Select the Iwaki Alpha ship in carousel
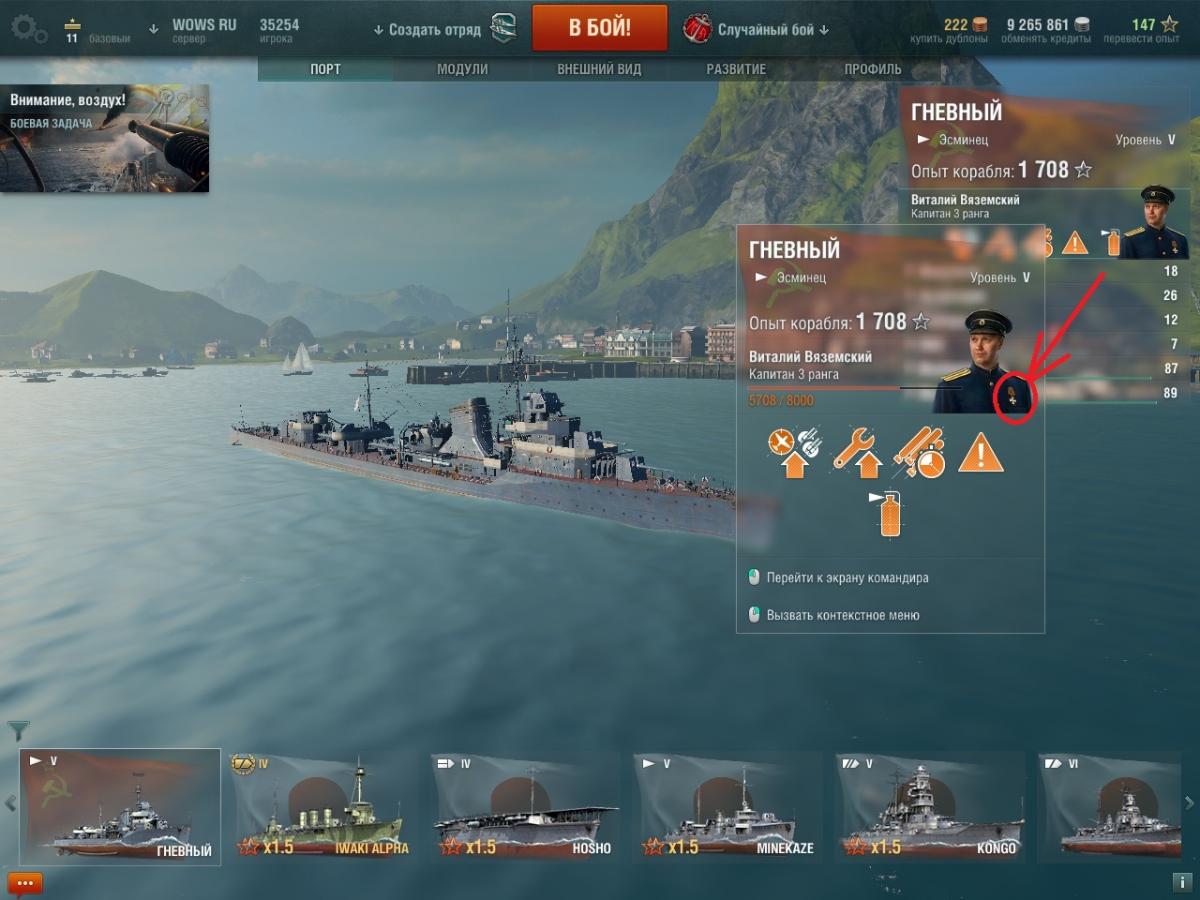Image resolution: width=1200 pixels, height=900 pixels. pos(321,806)
